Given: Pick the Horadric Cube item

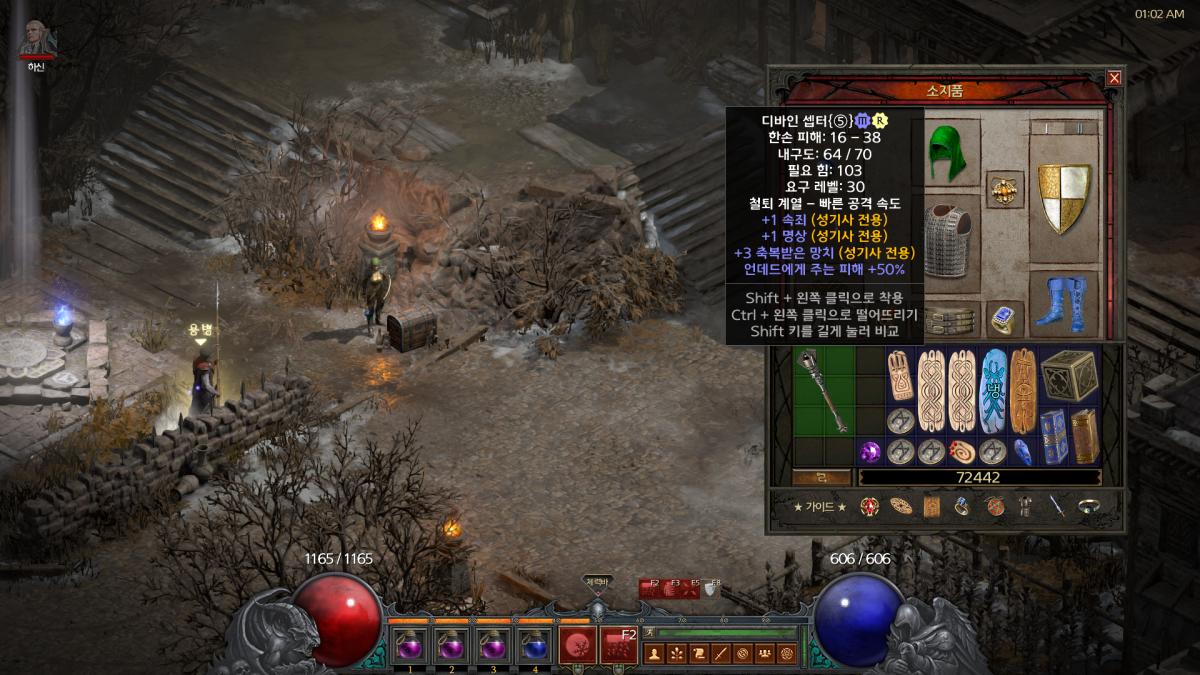Looking at the screenshot, I should click(1069, 377).
